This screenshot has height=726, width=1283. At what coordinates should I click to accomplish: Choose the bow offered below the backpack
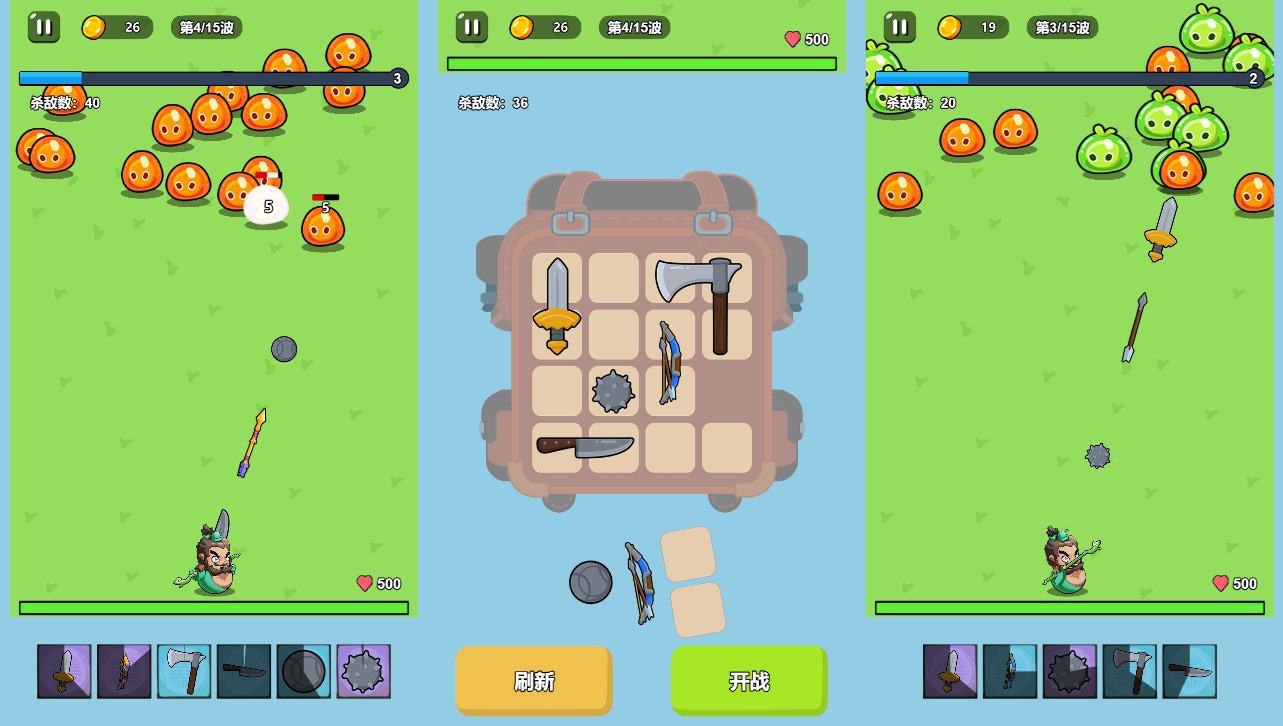(x=640, y=582)
